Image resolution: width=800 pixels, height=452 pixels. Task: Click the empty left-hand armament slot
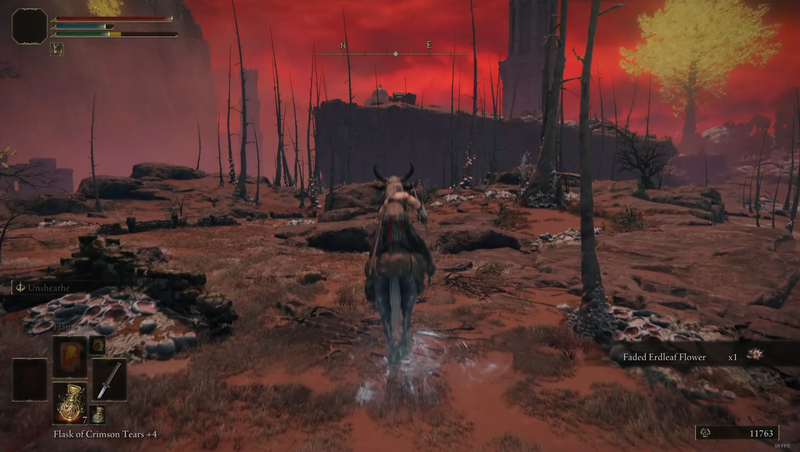[29, 379]
